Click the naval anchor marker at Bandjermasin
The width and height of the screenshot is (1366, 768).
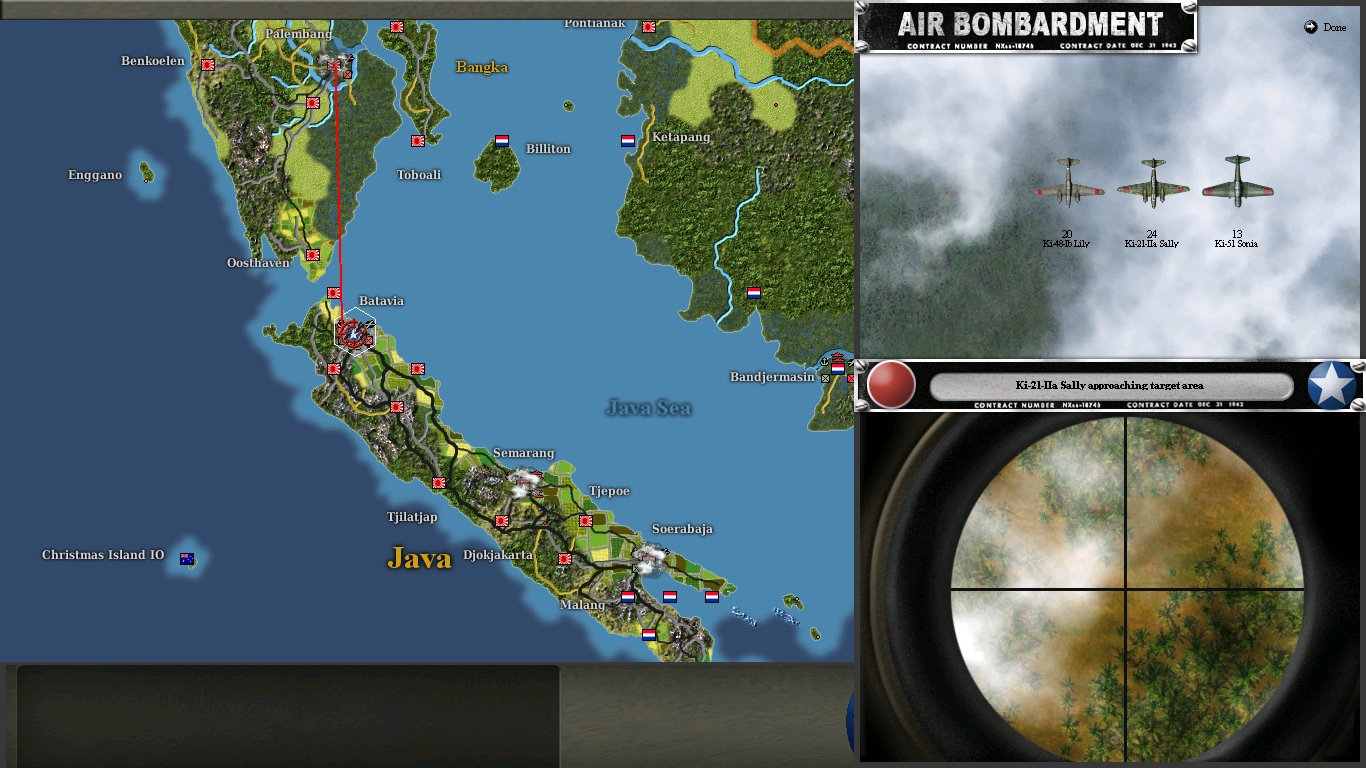tap(826, 362)
